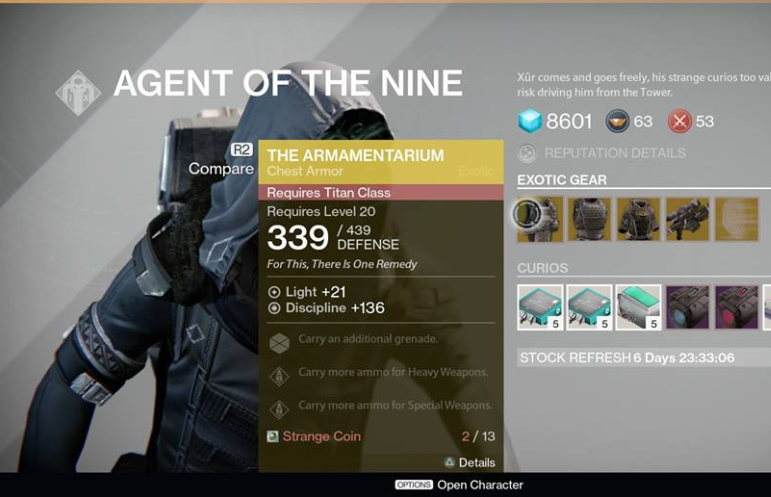771x497 pixels.
Task: Choose the purple curio with blue light
Action: pyautogui.click(x=687, y=307)
